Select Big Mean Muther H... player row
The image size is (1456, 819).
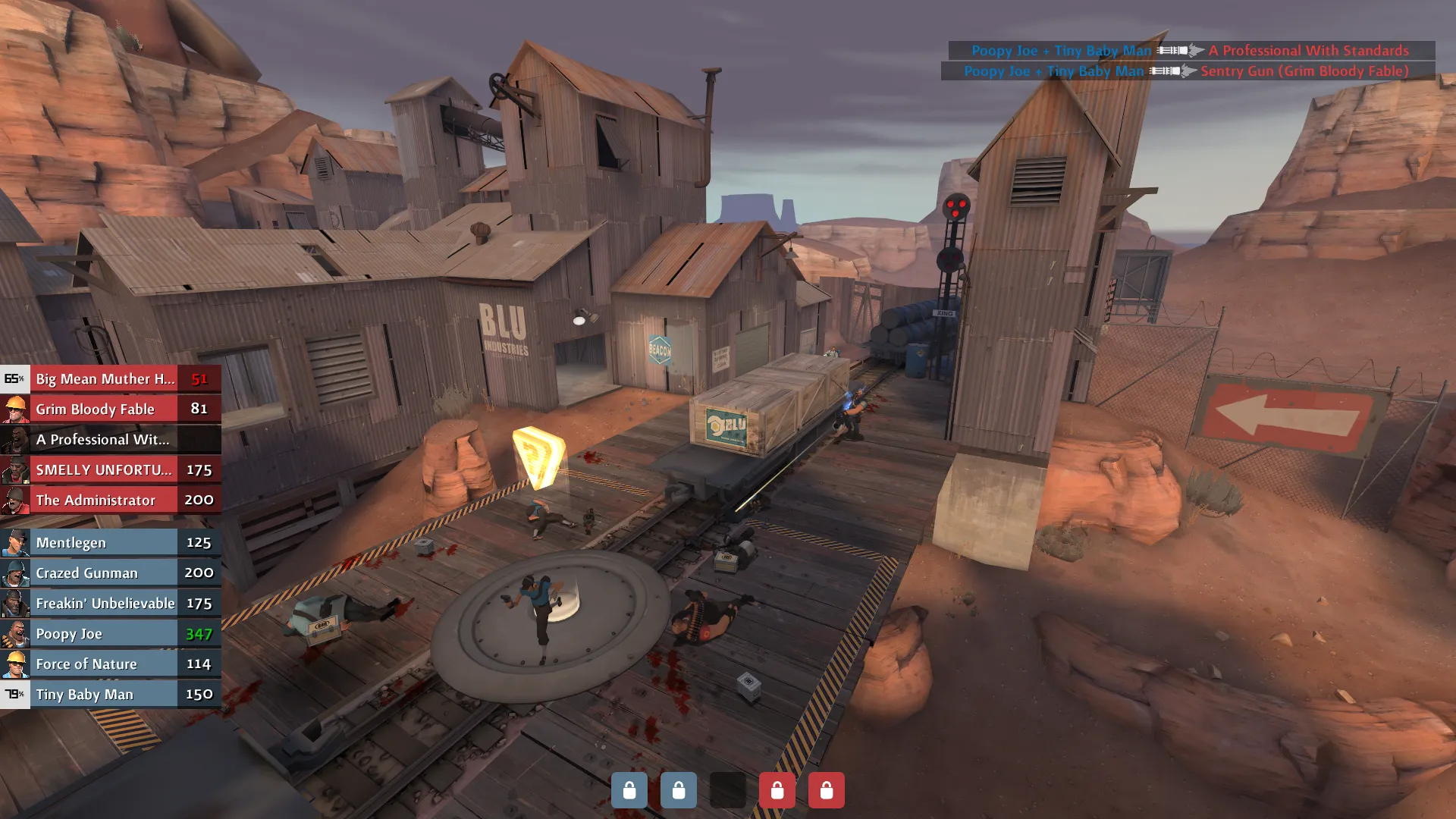111,378
